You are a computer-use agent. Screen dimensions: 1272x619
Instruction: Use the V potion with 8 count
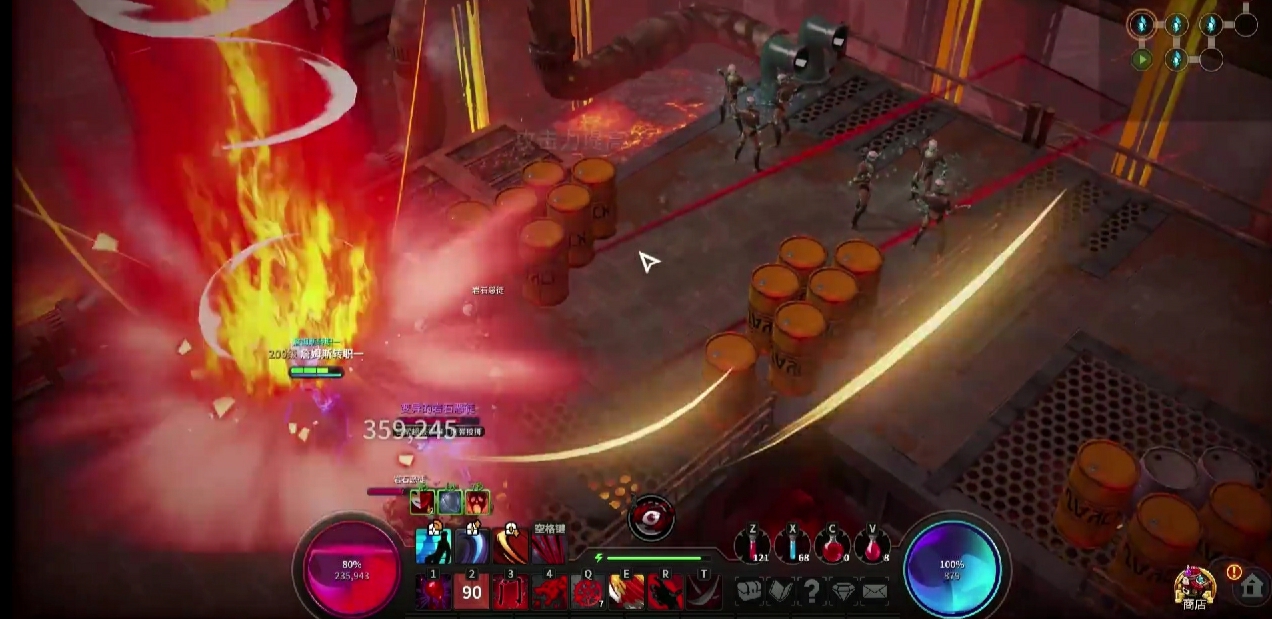pos(872,546)
